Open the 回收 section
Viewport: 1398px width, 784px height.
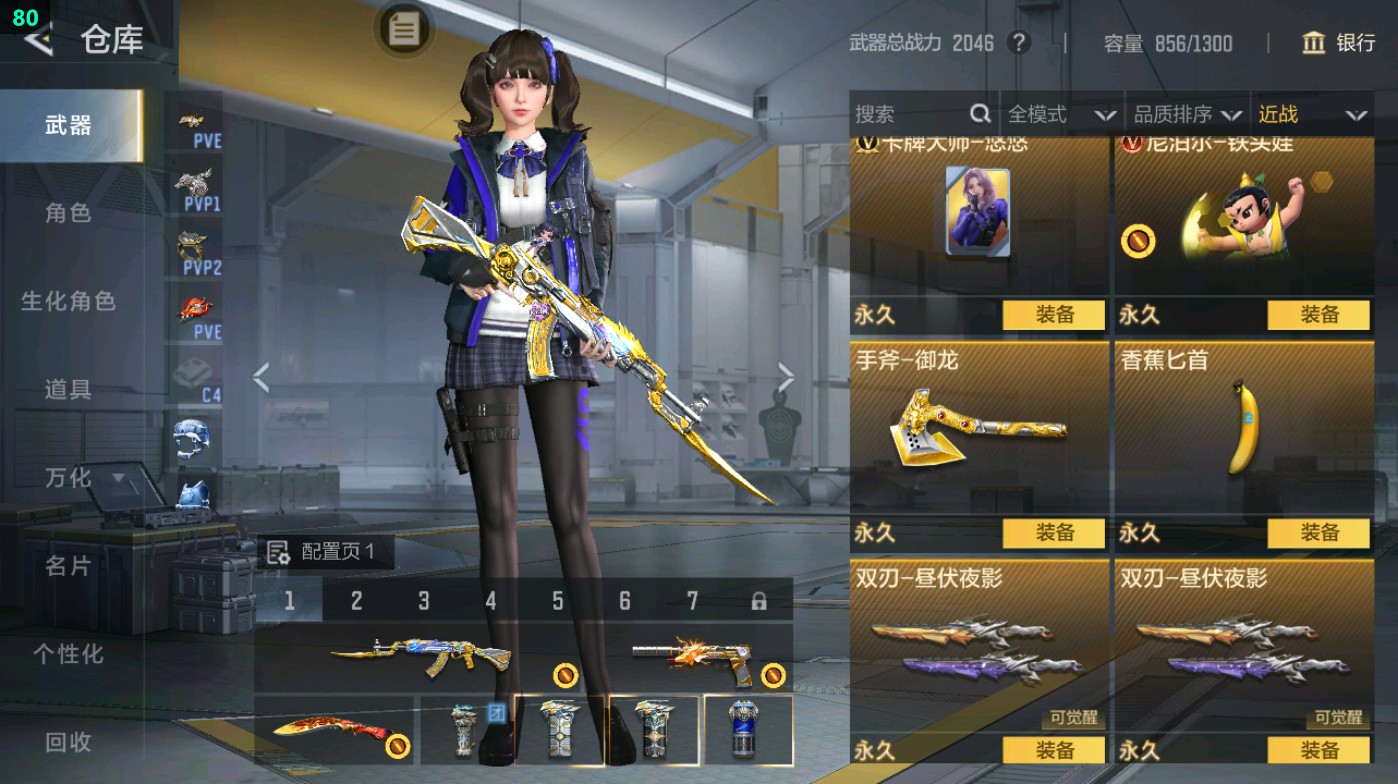68,742
